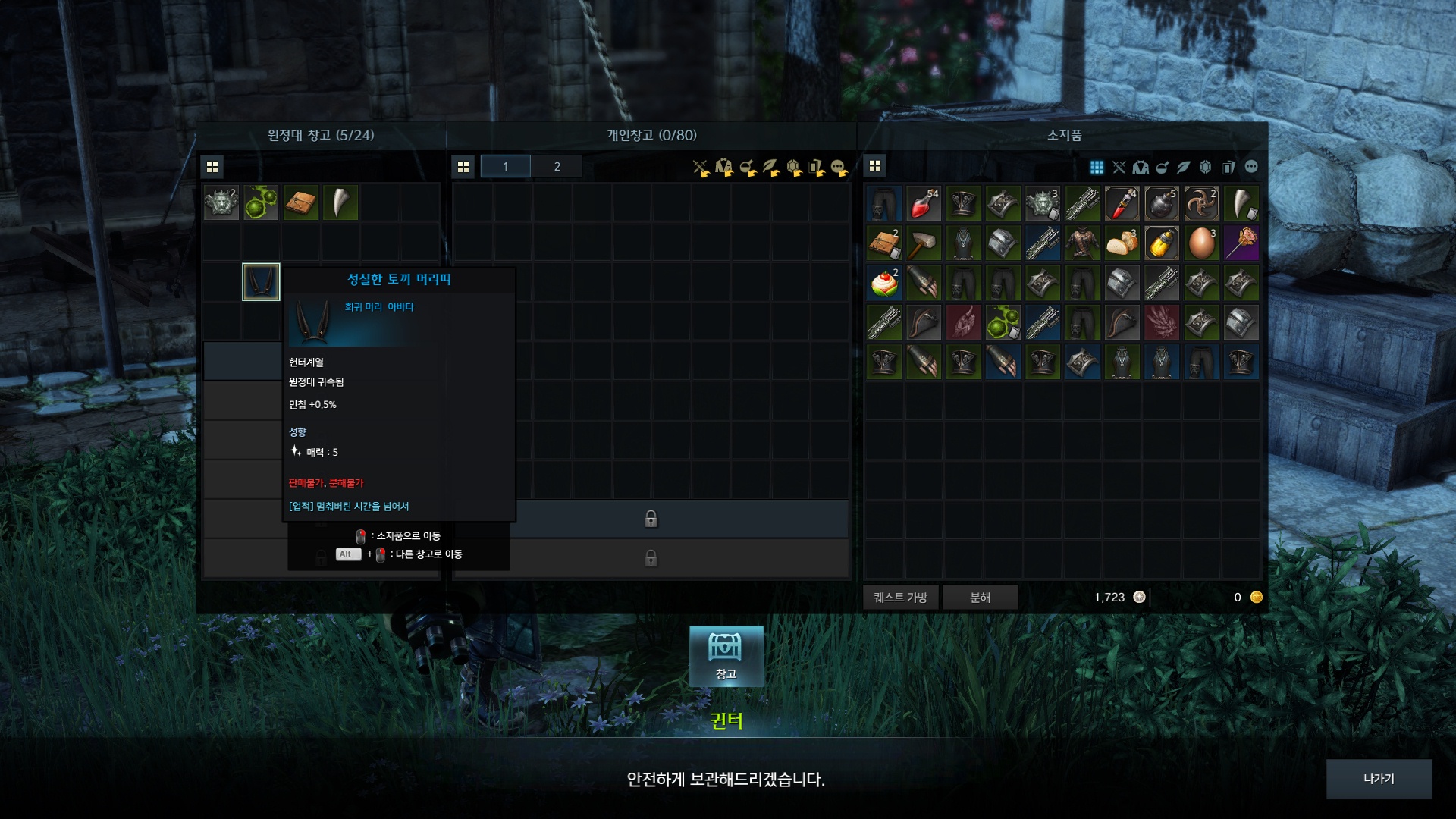The height and width of the screenshot is (819, 1456).
Task: Open the 퀘스트 가방 quest bag
Action: [900, 598]
